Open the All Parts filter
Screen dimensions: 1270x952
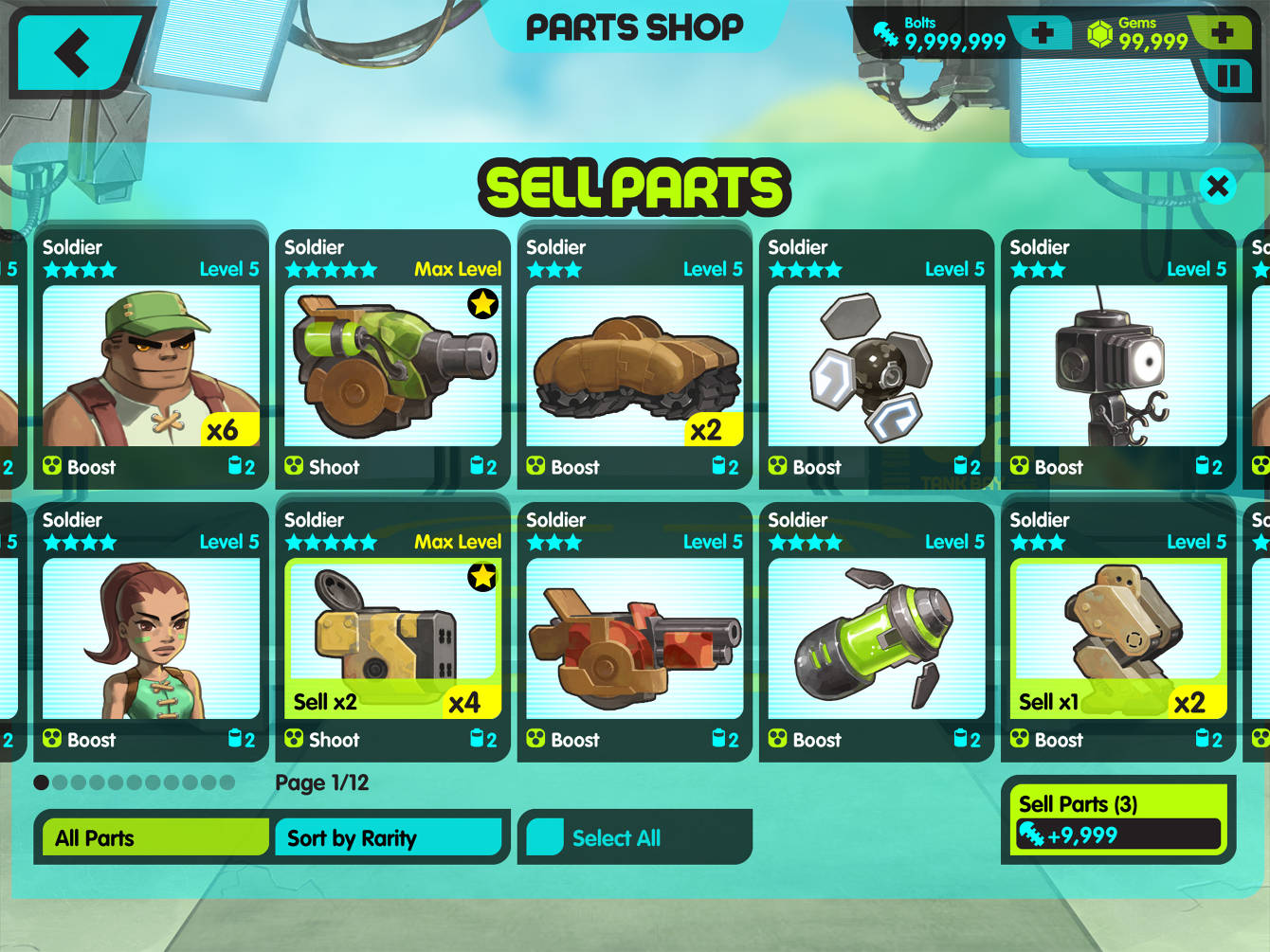pos(154,837)
